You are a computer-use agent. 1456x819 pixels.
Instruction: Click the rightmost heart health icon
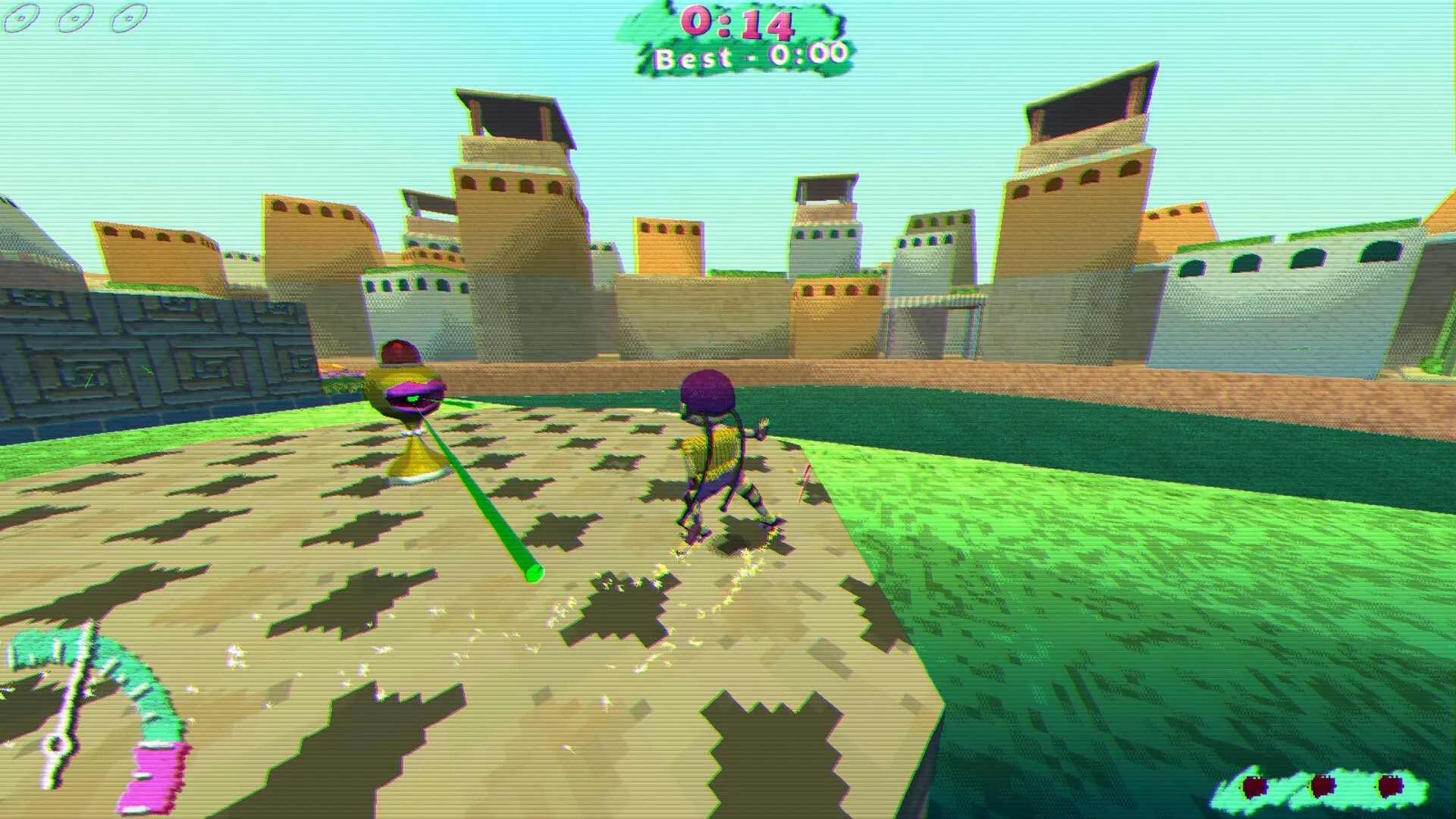click(x=1390, y=785)
